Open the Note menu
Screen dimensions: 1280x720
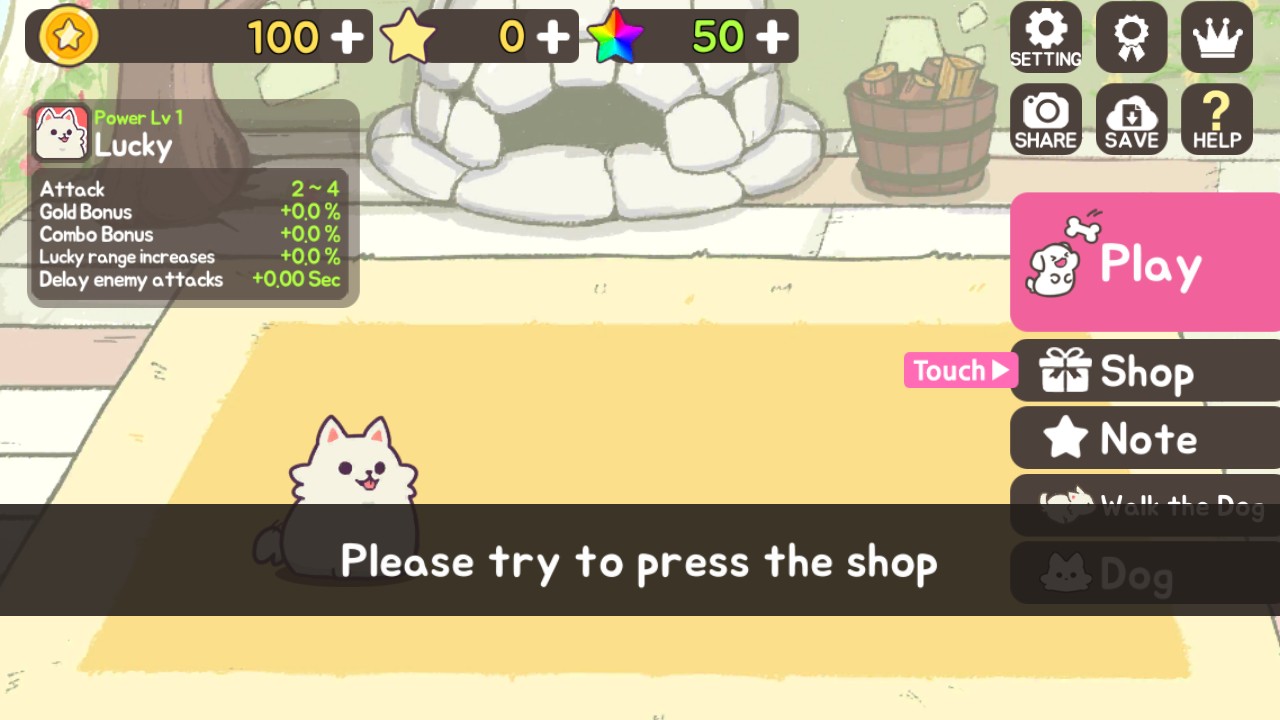[1144, 438]
